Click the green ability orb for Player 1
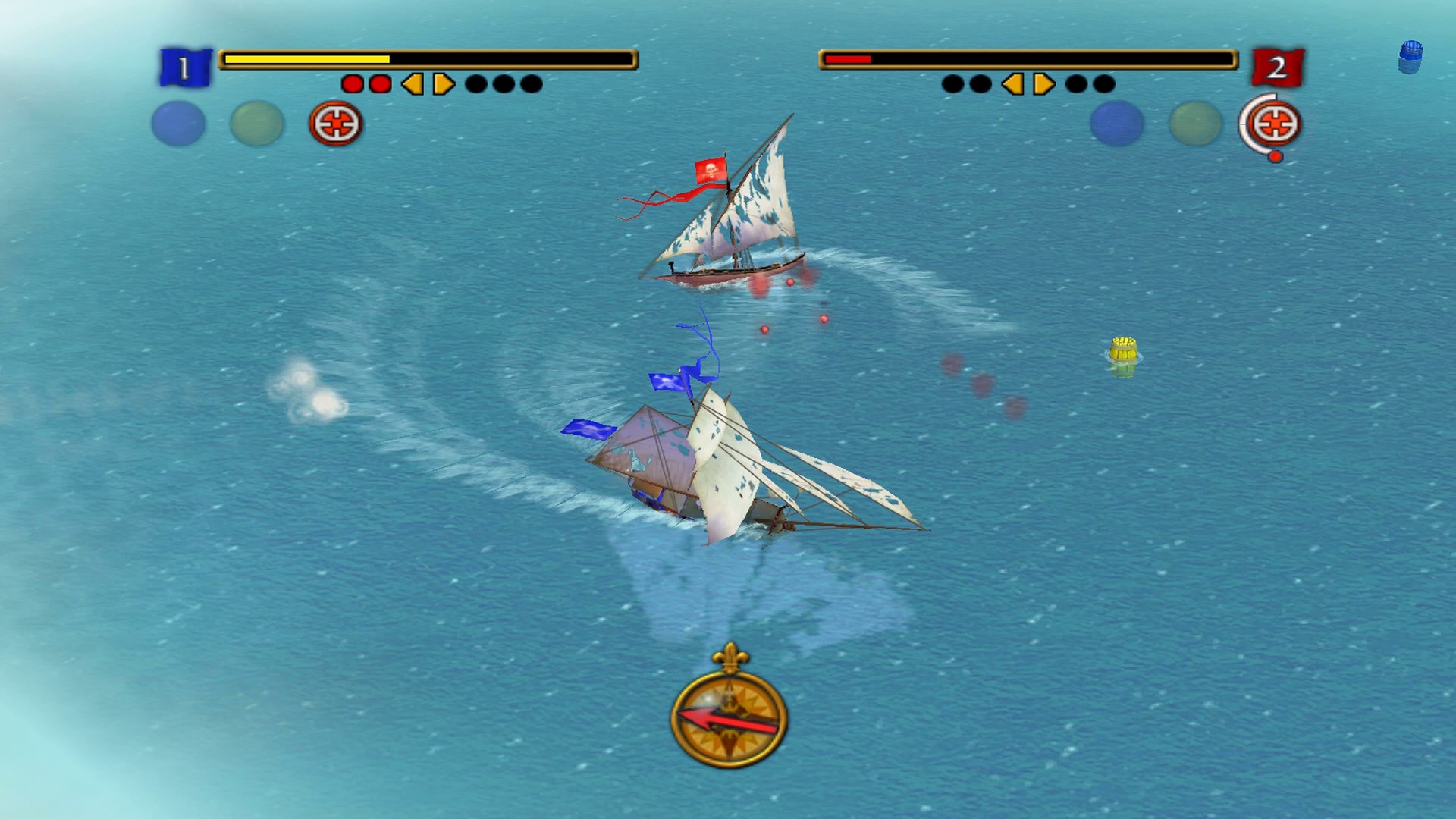The image size is (1456, 819). (256, 122)
